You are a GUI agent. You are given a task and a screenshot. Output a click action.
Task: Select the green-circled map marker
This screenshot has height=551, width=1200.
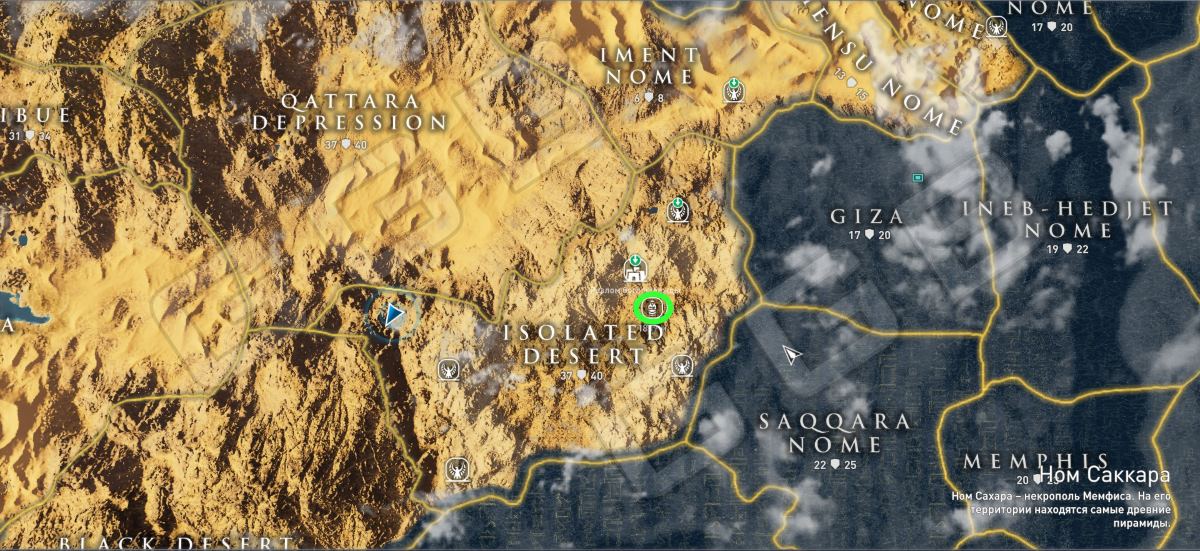click(x=653, y=306)
